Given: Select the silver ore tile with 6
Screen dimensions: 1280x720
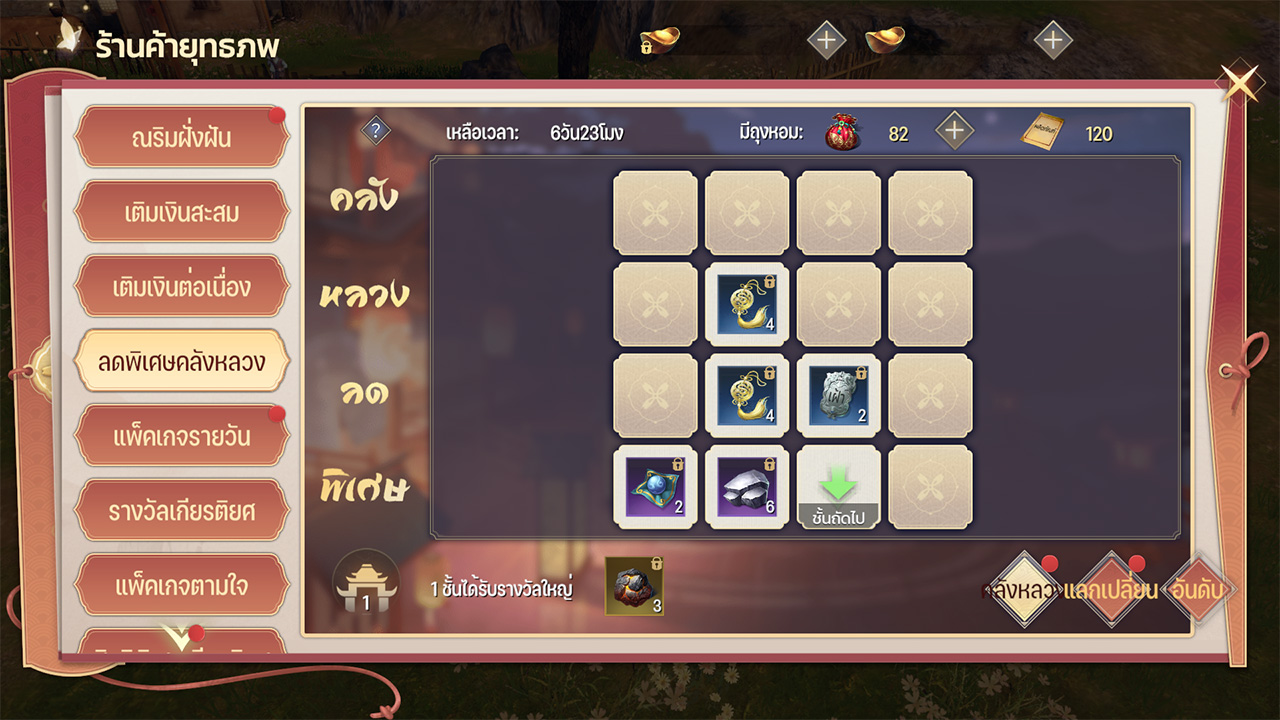Looking at the screenshot, I should pos(747,487).
